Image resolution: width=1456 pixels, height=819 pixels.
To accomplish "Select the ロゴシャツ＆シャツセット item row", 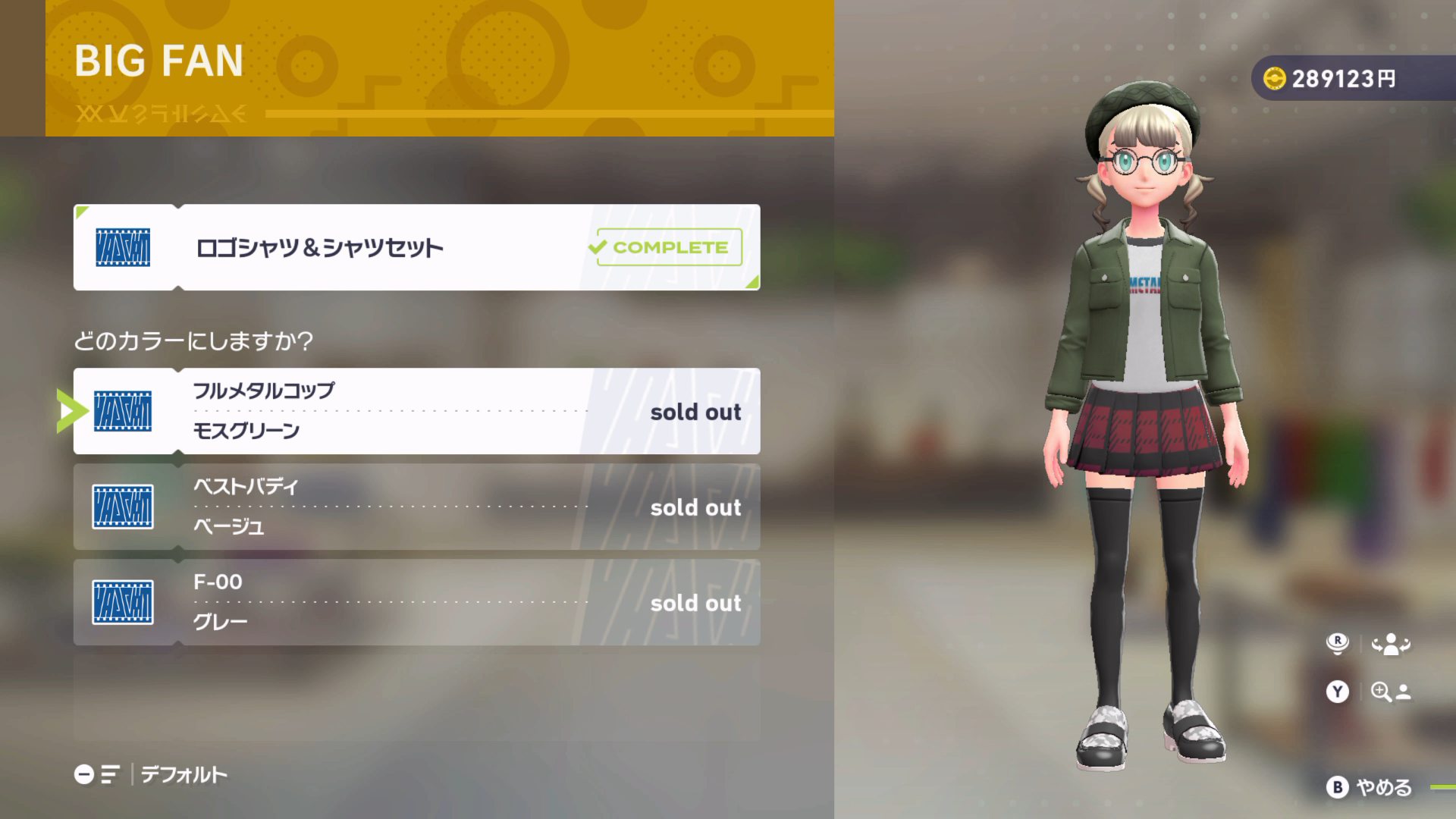I will coord(416,247).
